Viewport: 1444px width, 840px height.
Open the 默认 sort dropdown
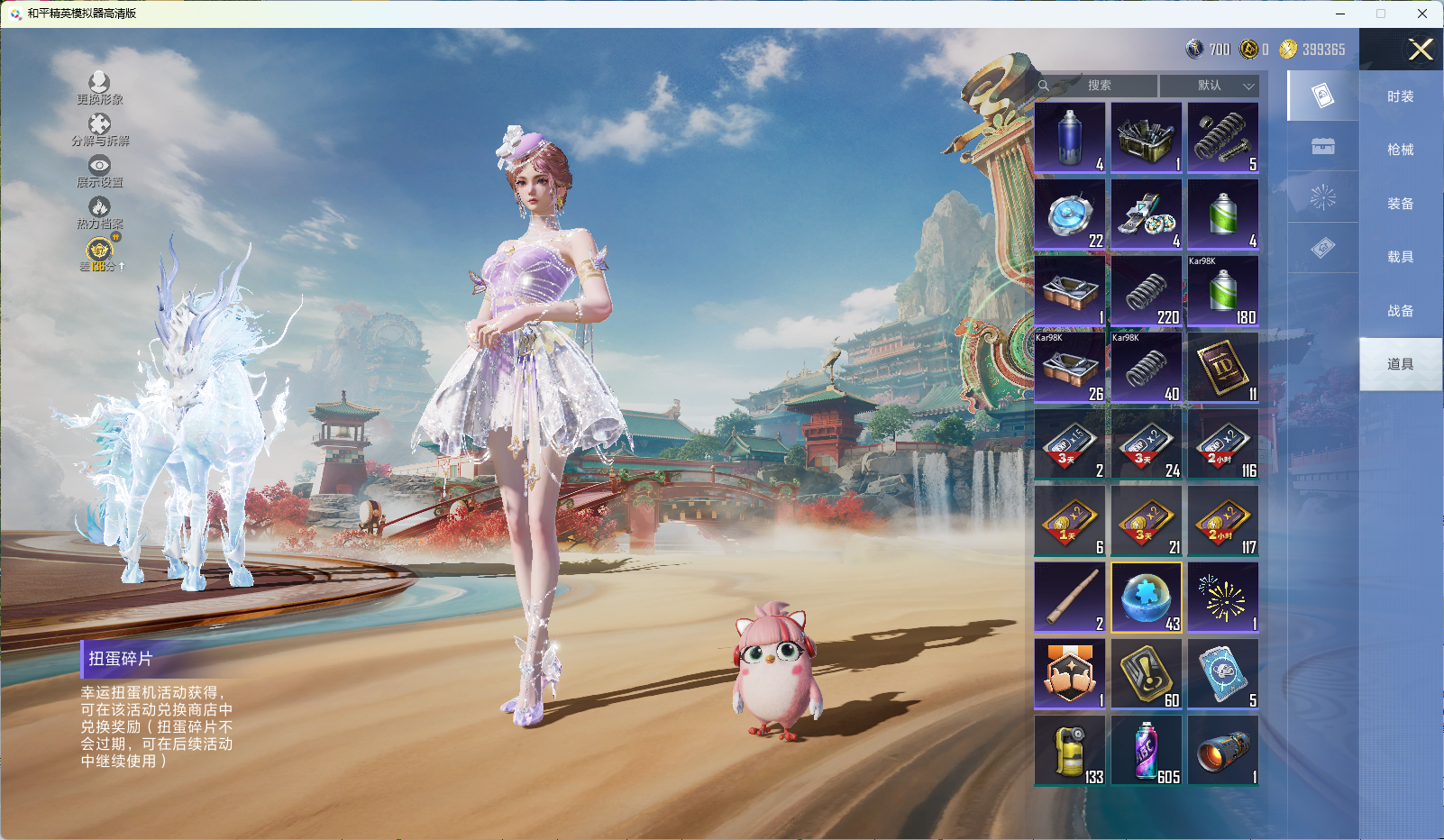pos(1209,86)
